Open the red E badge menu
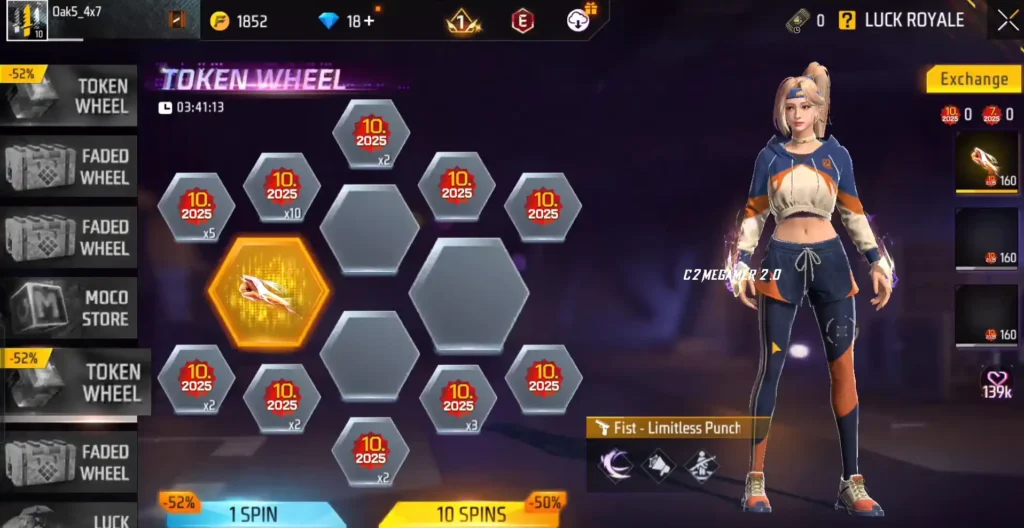 522,21
